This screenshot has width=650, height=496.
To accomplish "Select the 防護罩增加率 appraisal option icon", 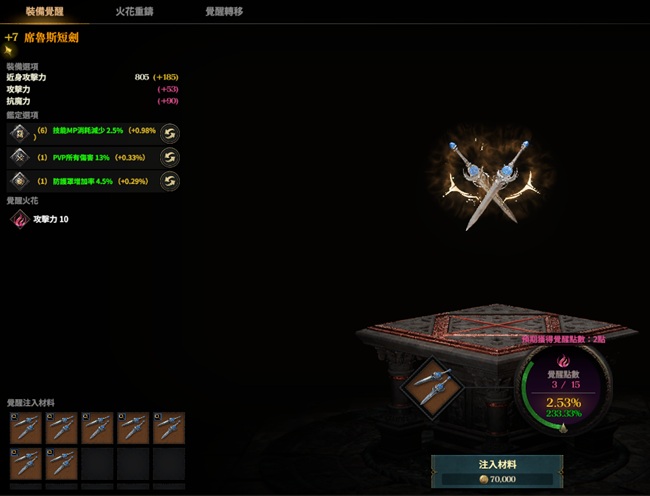I will click(19, 181).
